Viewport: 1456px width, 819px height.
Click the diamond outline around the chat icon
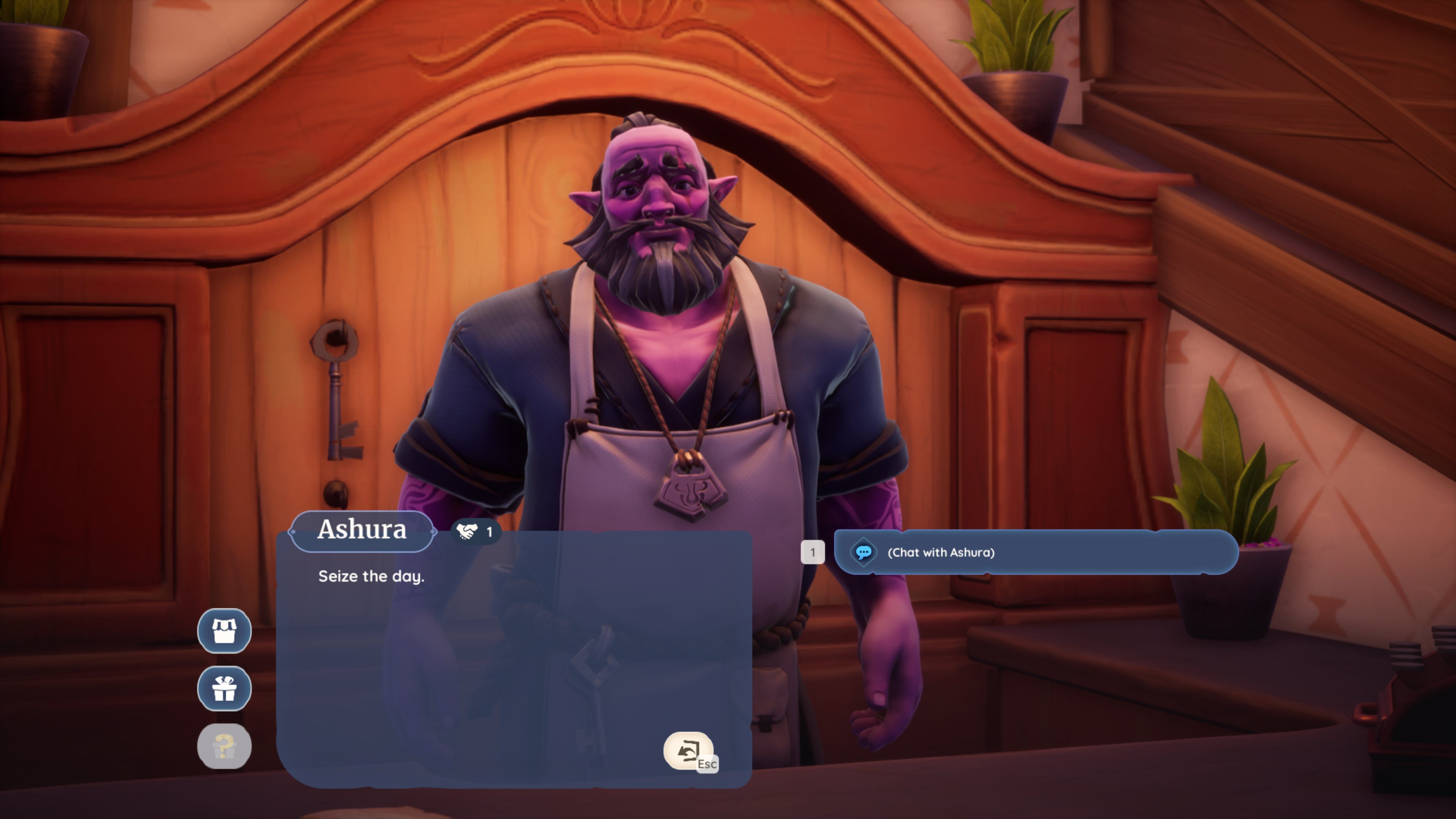pyautogui.click(x=865, y=553)
